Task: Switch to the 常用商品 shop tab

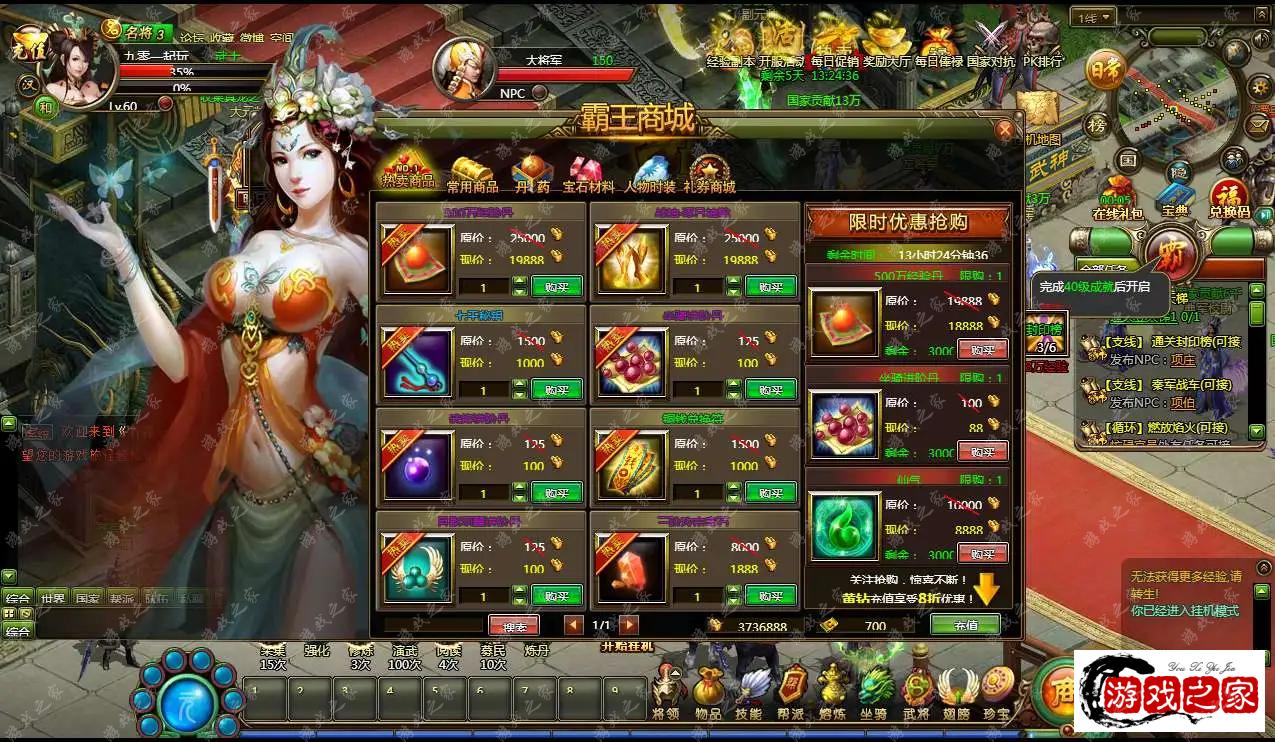Action: [472, 175]
